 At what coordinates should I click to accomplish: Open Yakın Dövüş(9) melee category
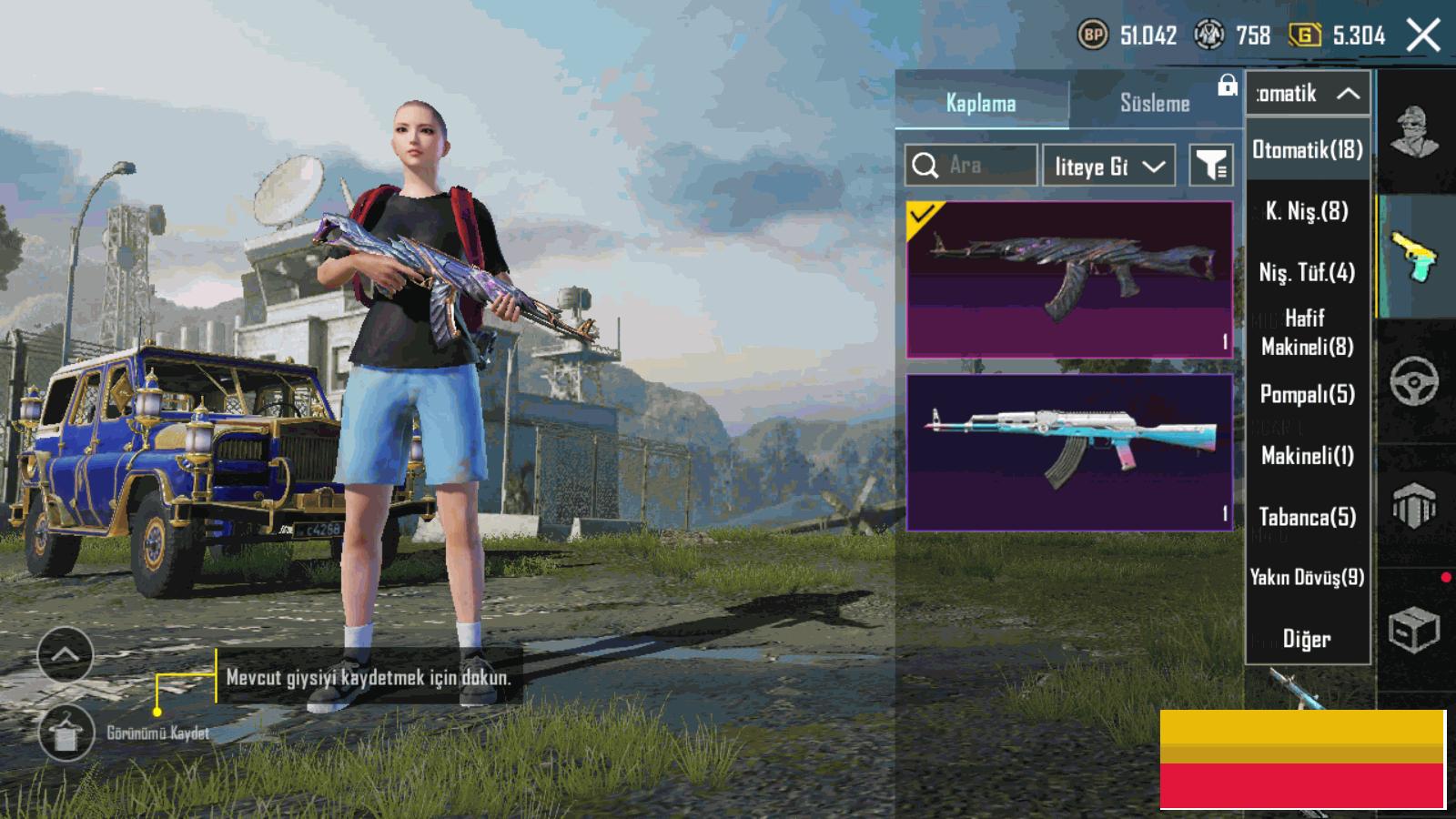point(1308,577)
